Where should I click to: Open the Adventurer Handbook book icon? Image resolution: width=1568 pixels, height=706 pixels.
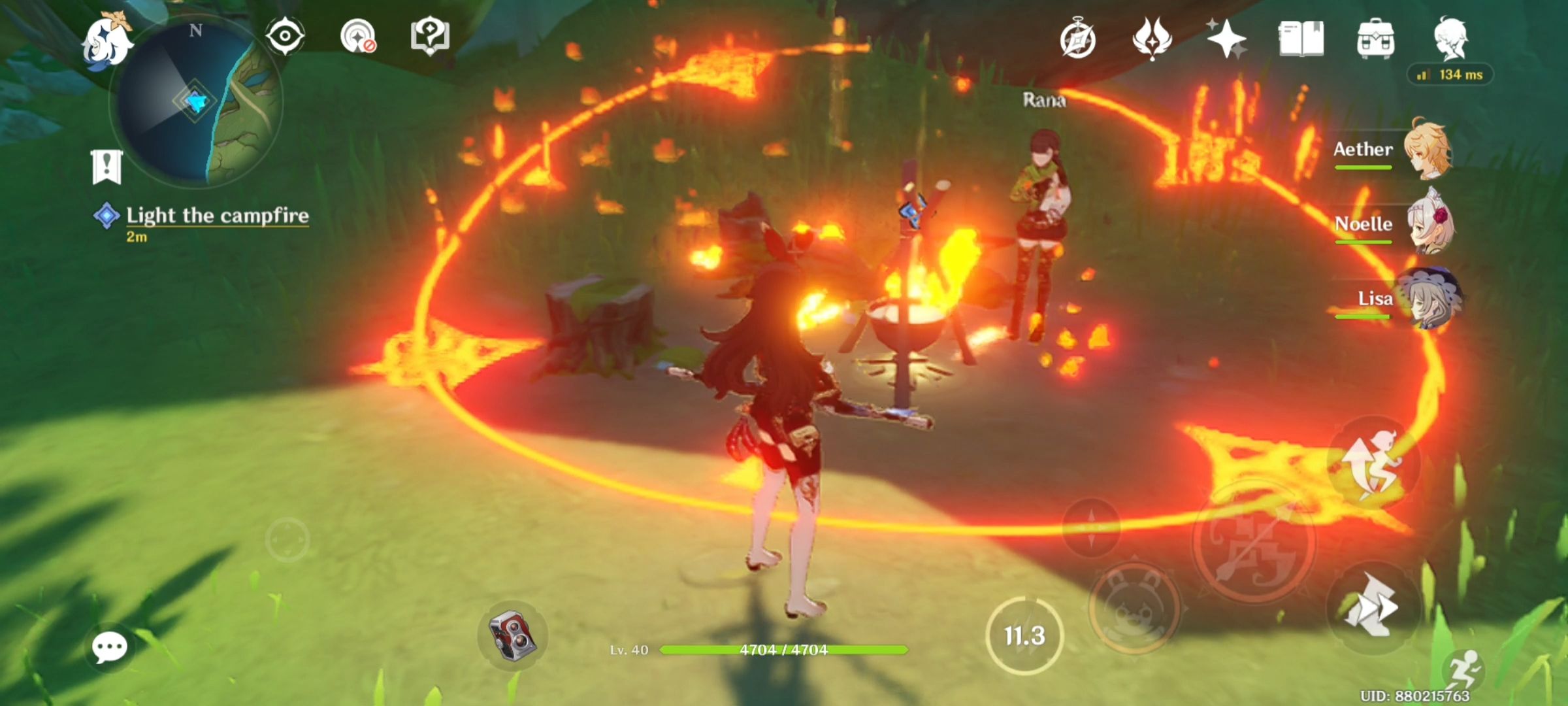[x=1301, y=41]
